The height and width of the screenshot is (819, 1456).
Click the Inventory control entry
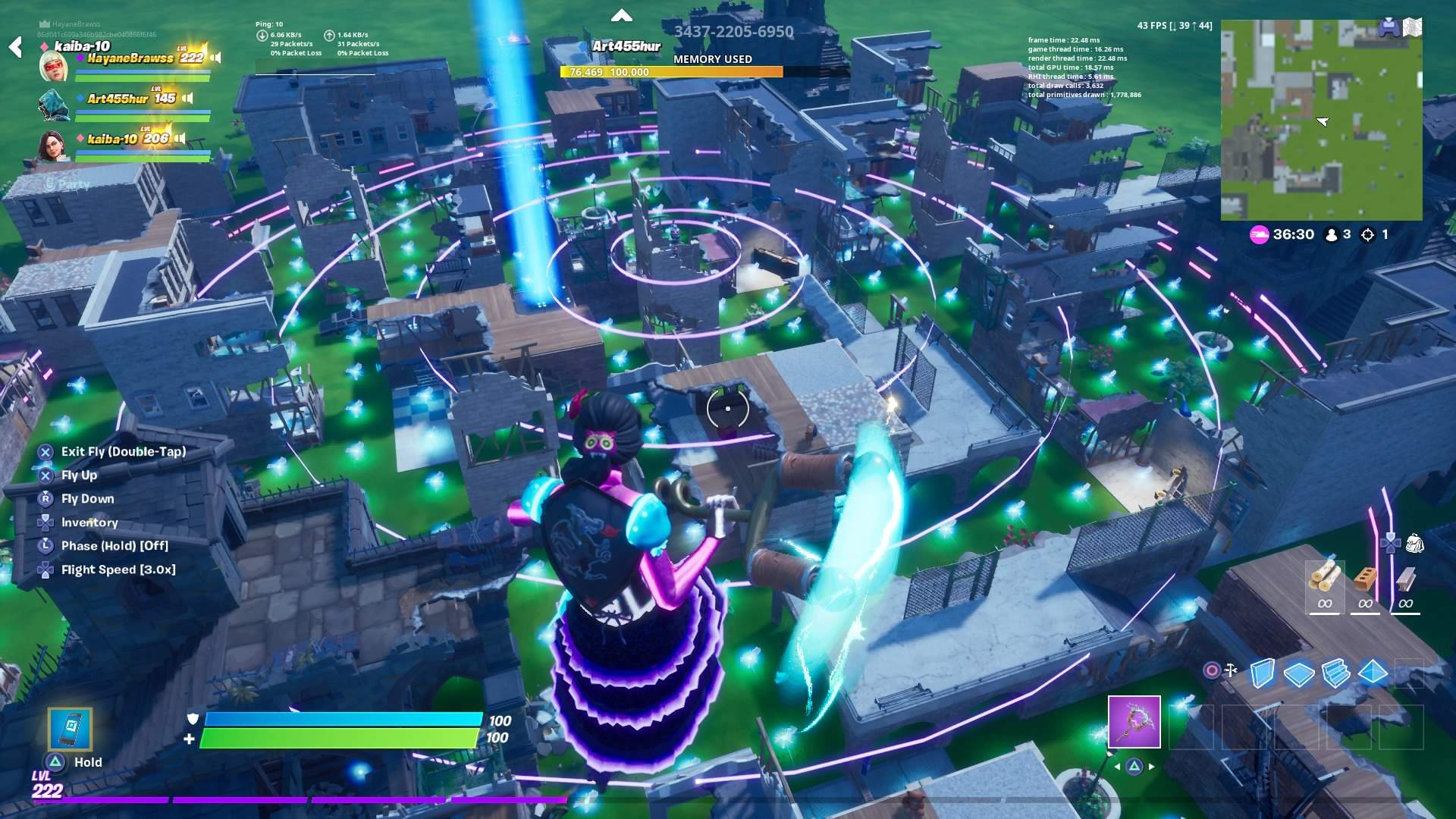coord(89,522)
